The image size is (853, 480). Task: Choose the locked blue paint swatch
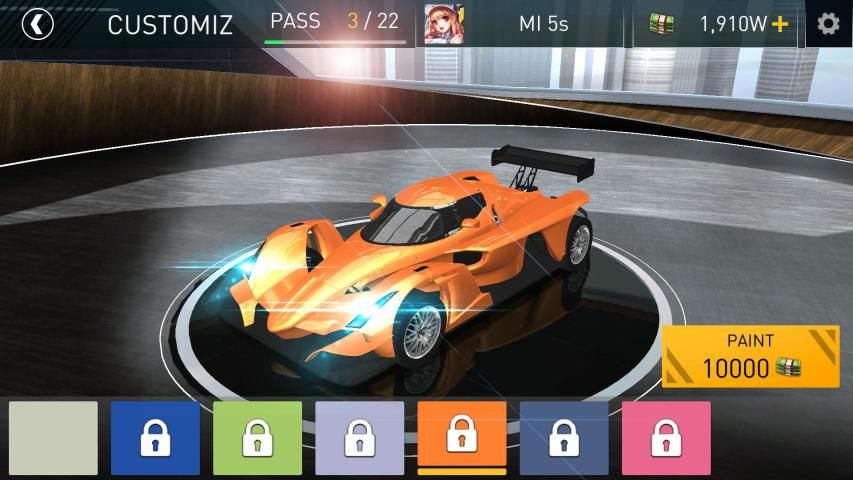coord(155,438)
